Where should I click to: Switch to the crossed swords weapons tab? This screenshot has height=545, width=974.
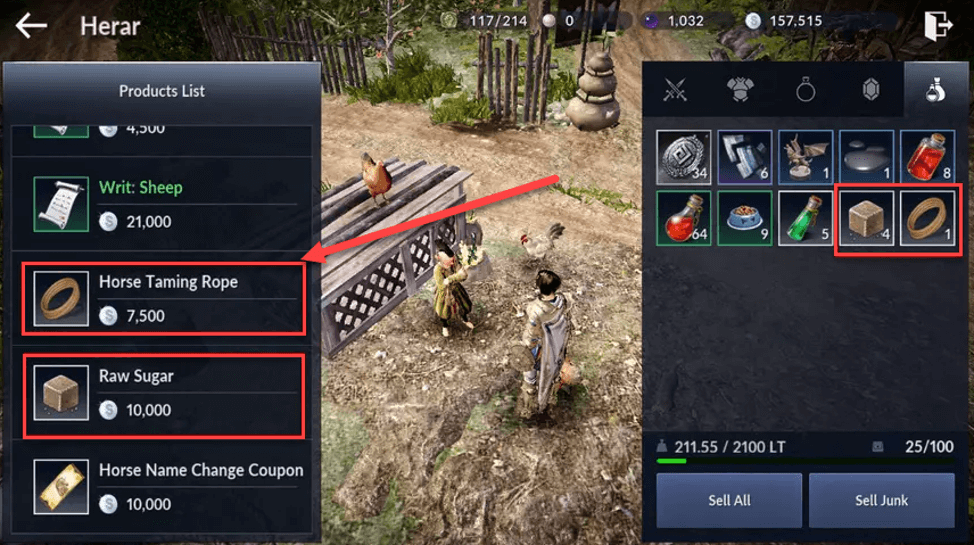click(675, 91)
